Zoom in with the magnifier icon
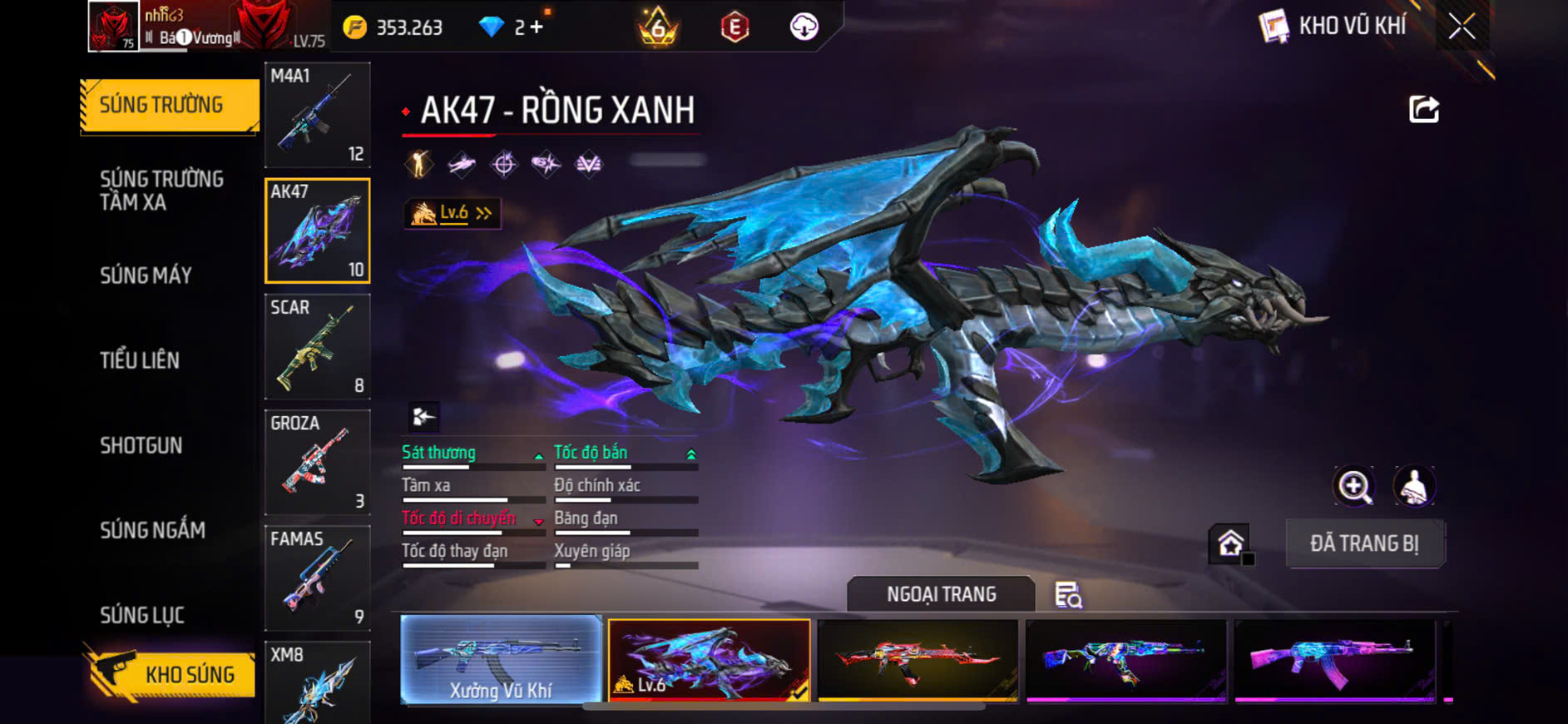Image resolution: width=1568 pixels, height=724 pixels. [1354, 487]
